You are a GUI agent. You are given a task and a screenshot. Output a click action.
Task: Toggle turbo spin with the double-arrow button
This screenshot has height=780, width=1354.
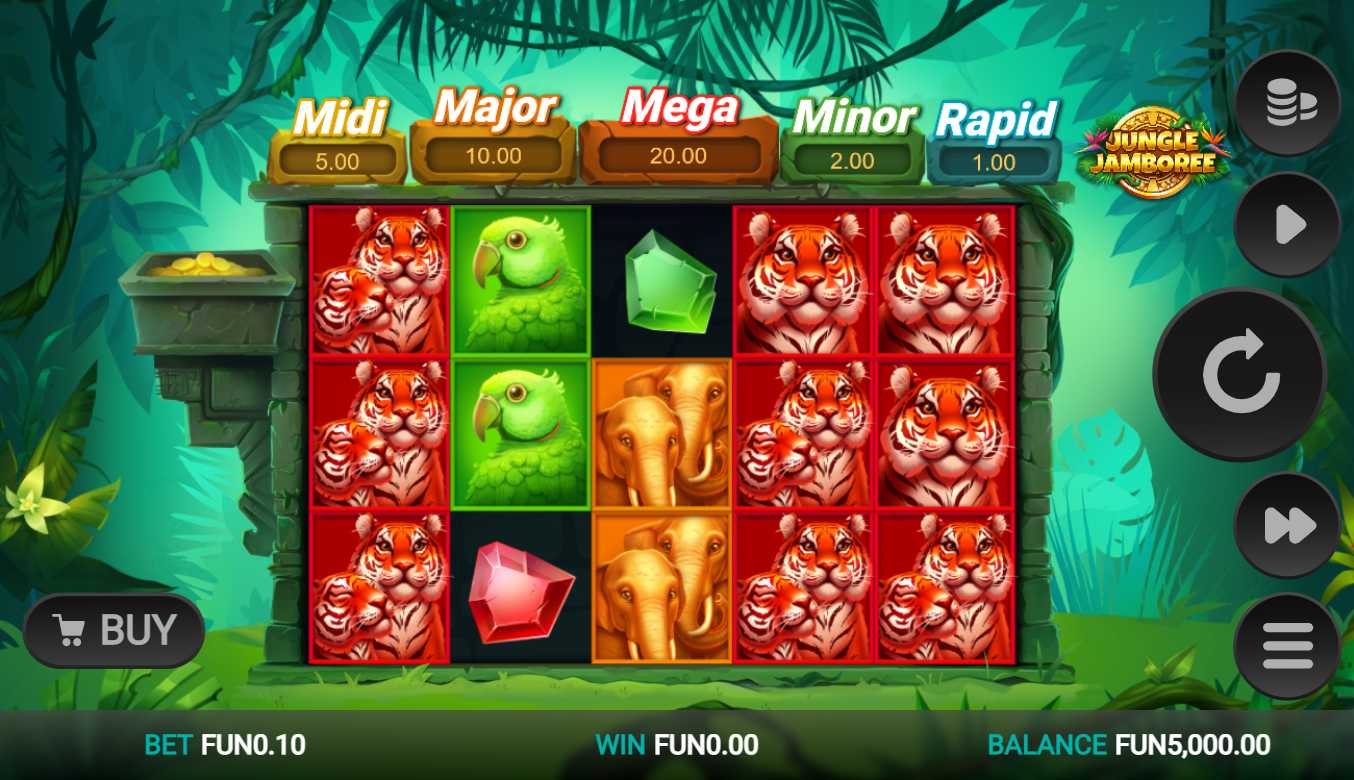tap(1288, 525)
